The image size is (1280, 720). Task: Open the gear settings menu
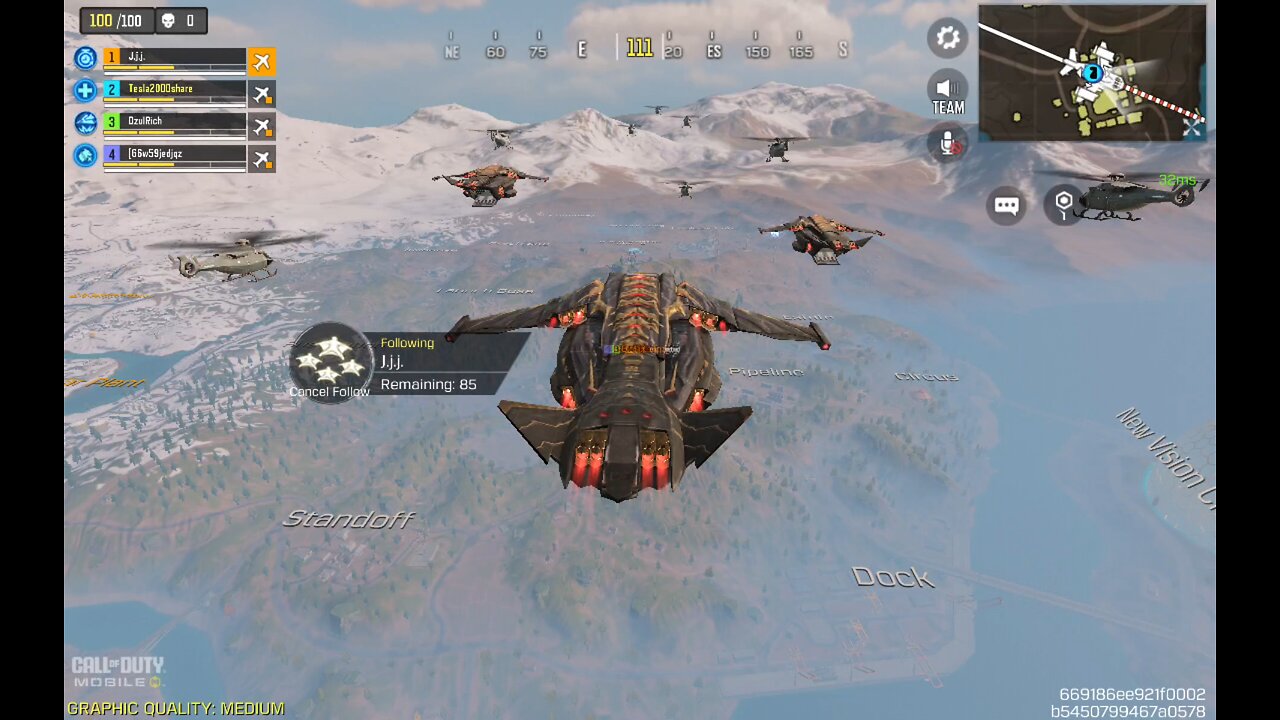tap(947, 38)
